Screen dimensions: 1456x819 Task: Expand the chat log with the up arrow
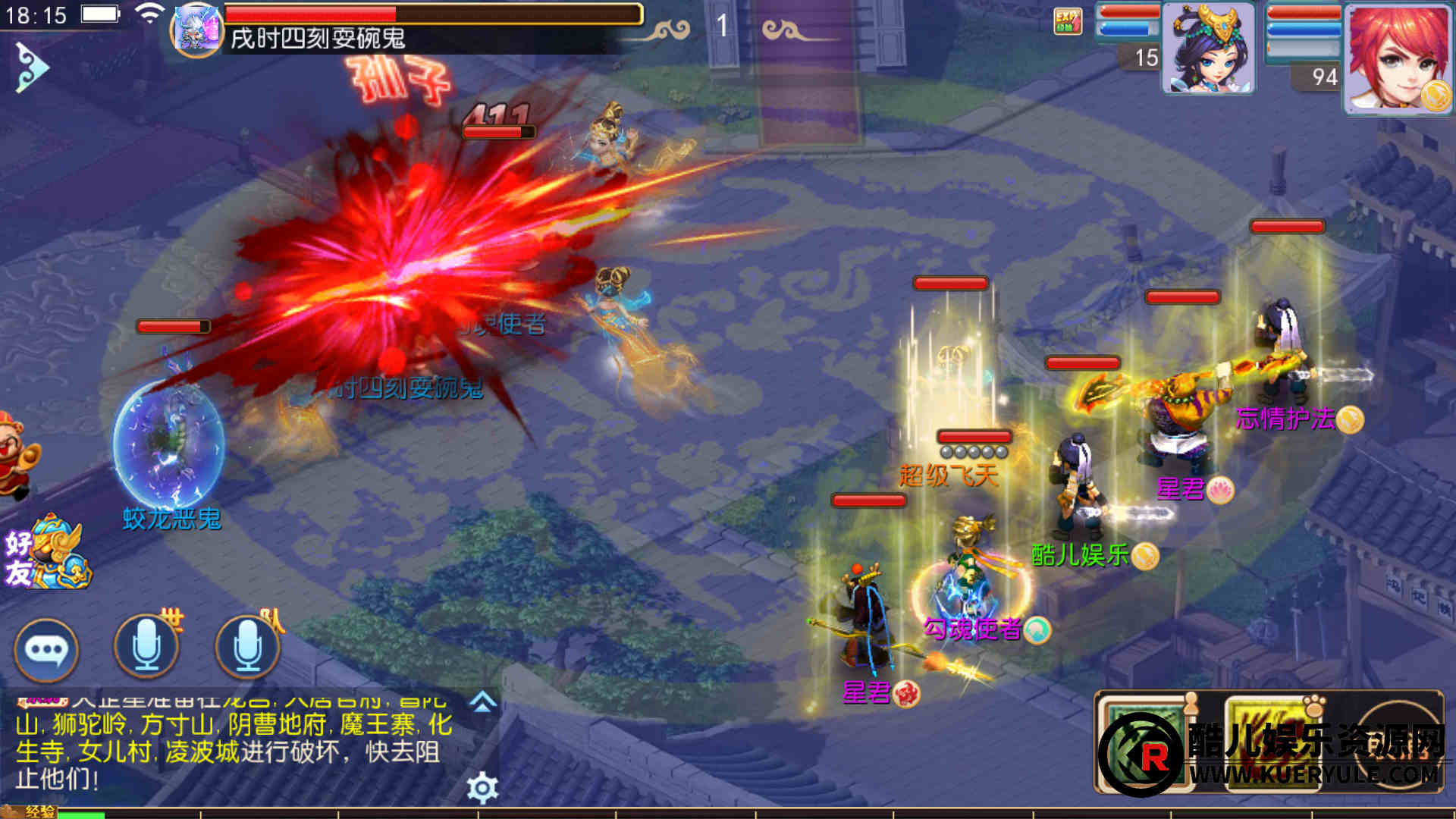482,702
